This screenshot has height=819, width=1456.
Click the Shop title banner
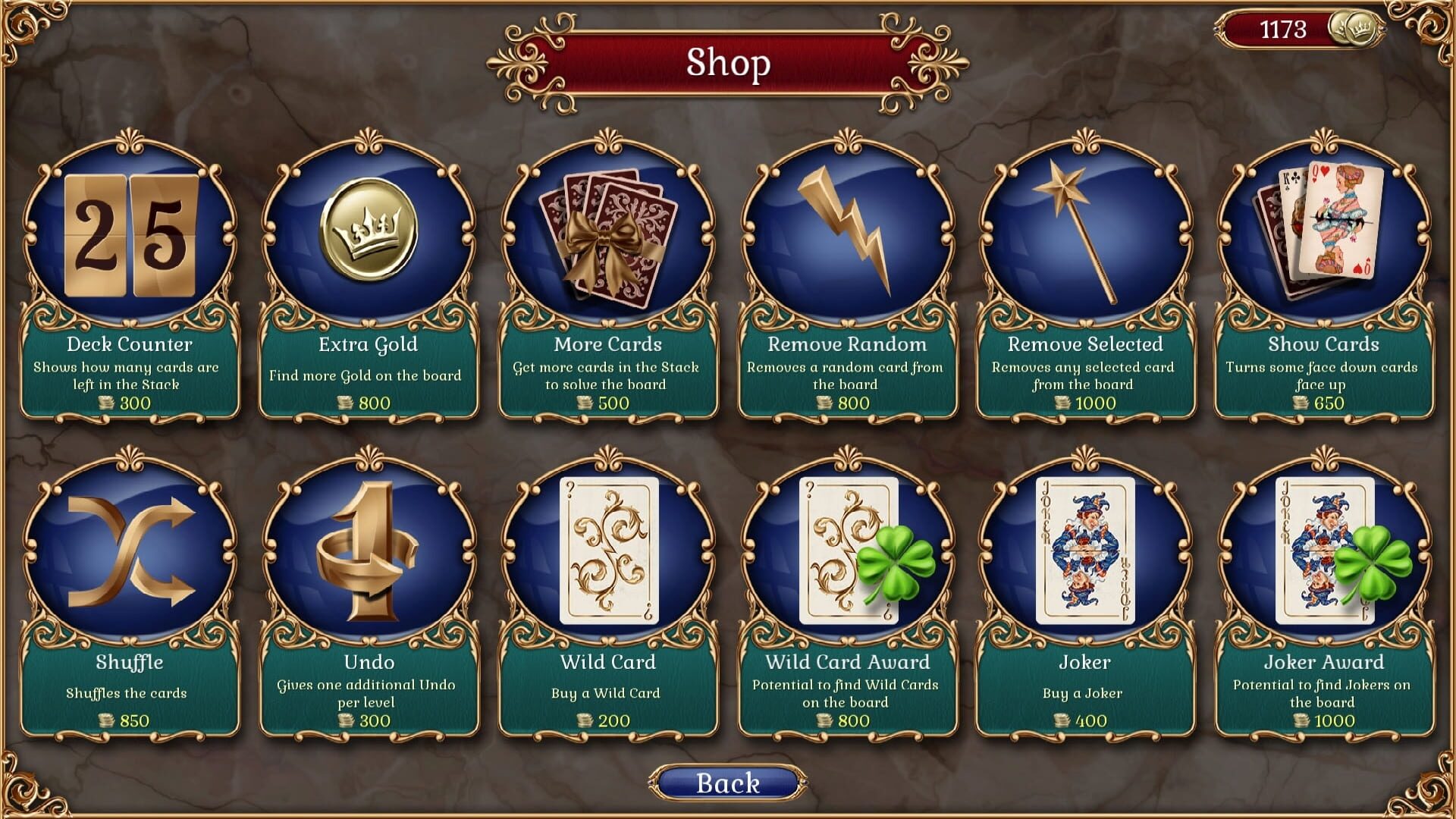(x=726, y=63)
